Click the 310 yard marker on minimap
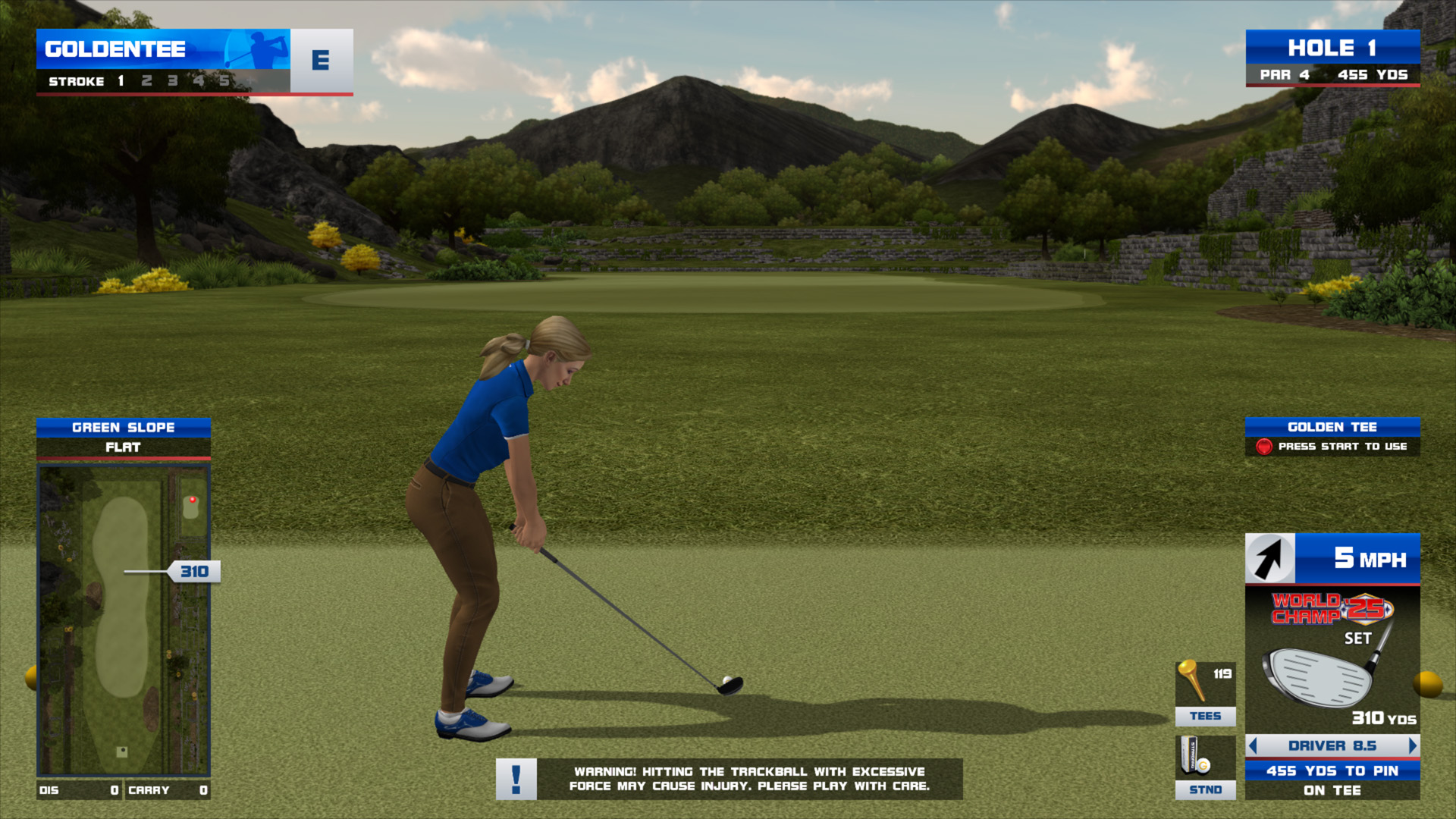 pyautogui.click(x=194, y=572)
